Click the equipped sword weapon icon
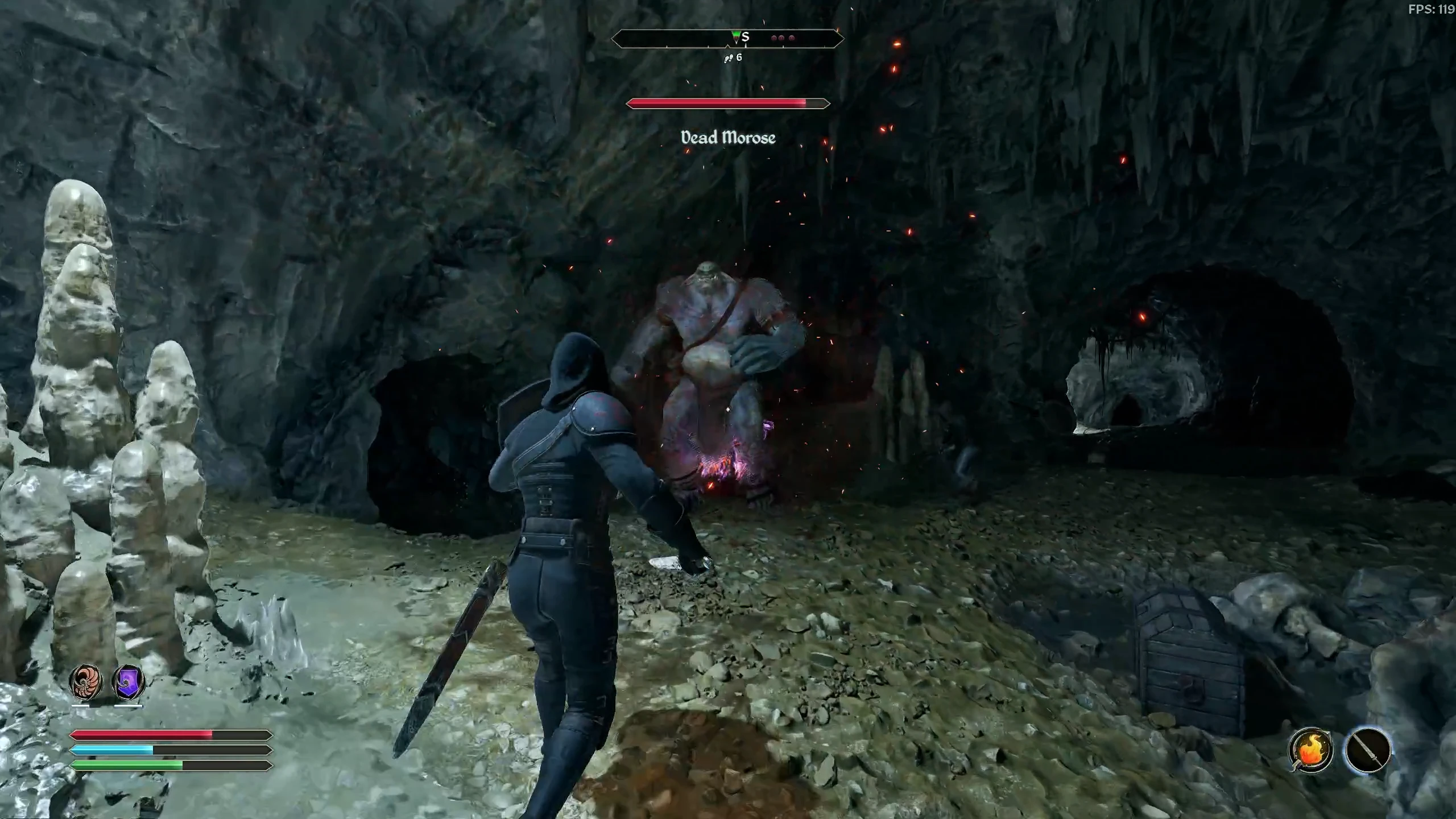 (1368, 750)
